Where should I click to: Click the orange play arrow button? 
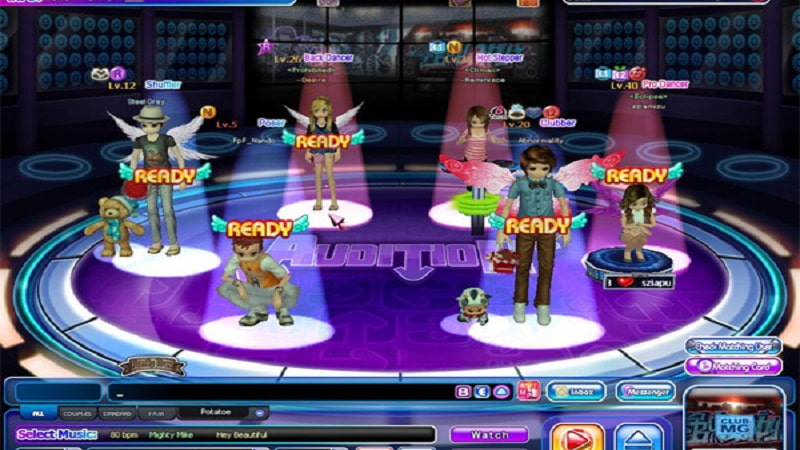(577, 438)
